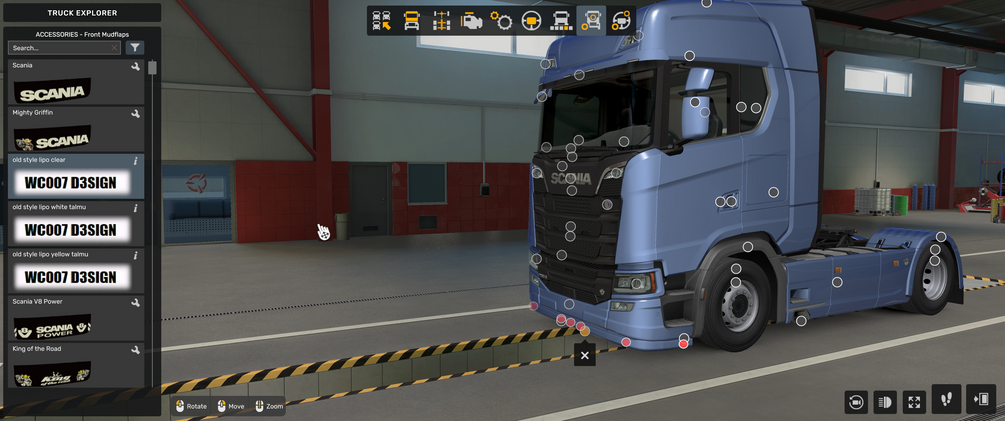Open the steering wheel interior category
This screenshot has height=421, width=1005.
531,21
